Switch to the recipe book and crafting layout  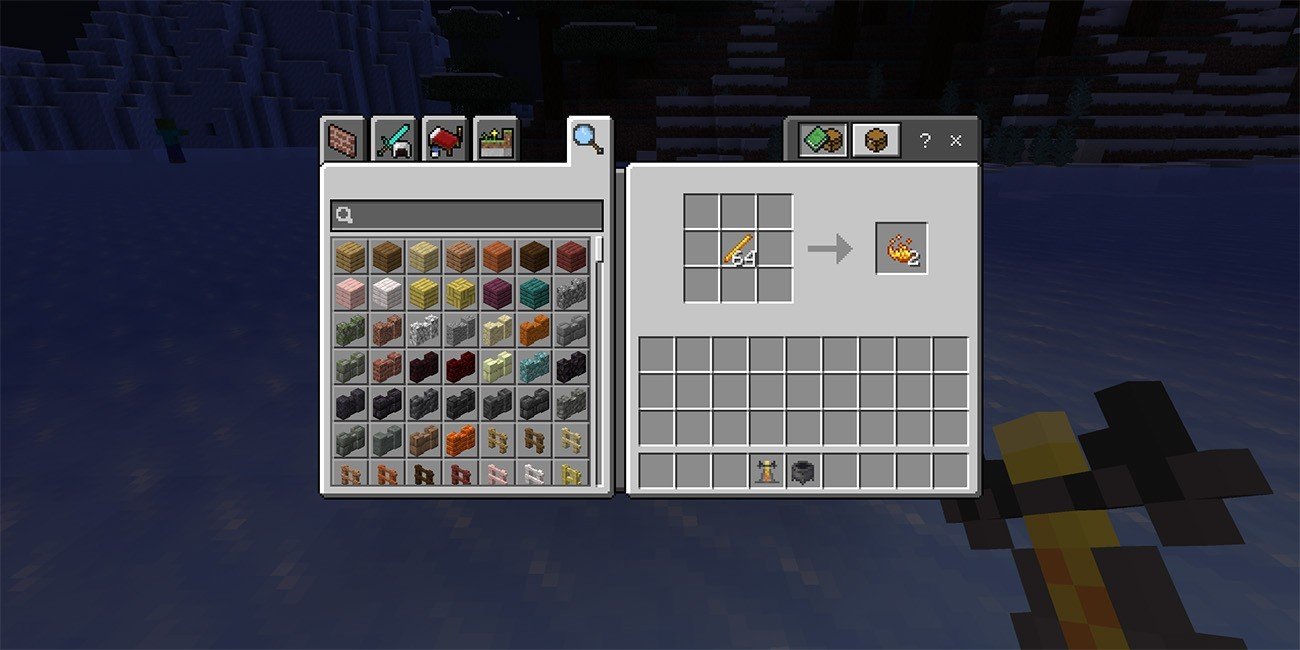pyautogui.click(x=823, y=141)
